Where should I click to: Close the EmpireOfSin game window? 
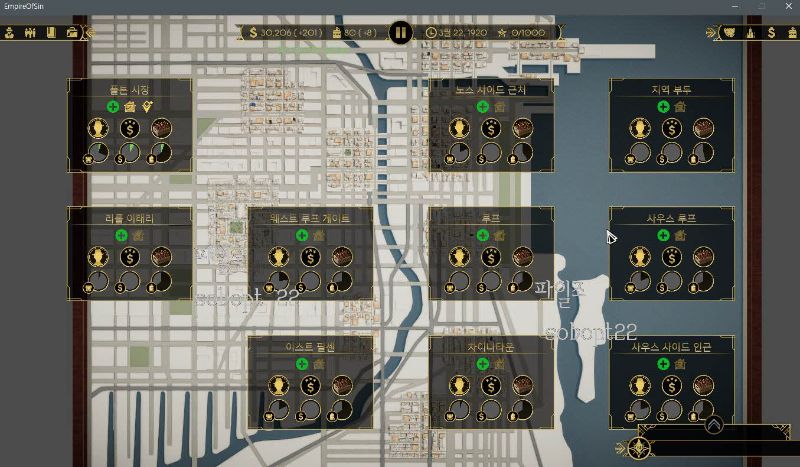tap(785, 7)
